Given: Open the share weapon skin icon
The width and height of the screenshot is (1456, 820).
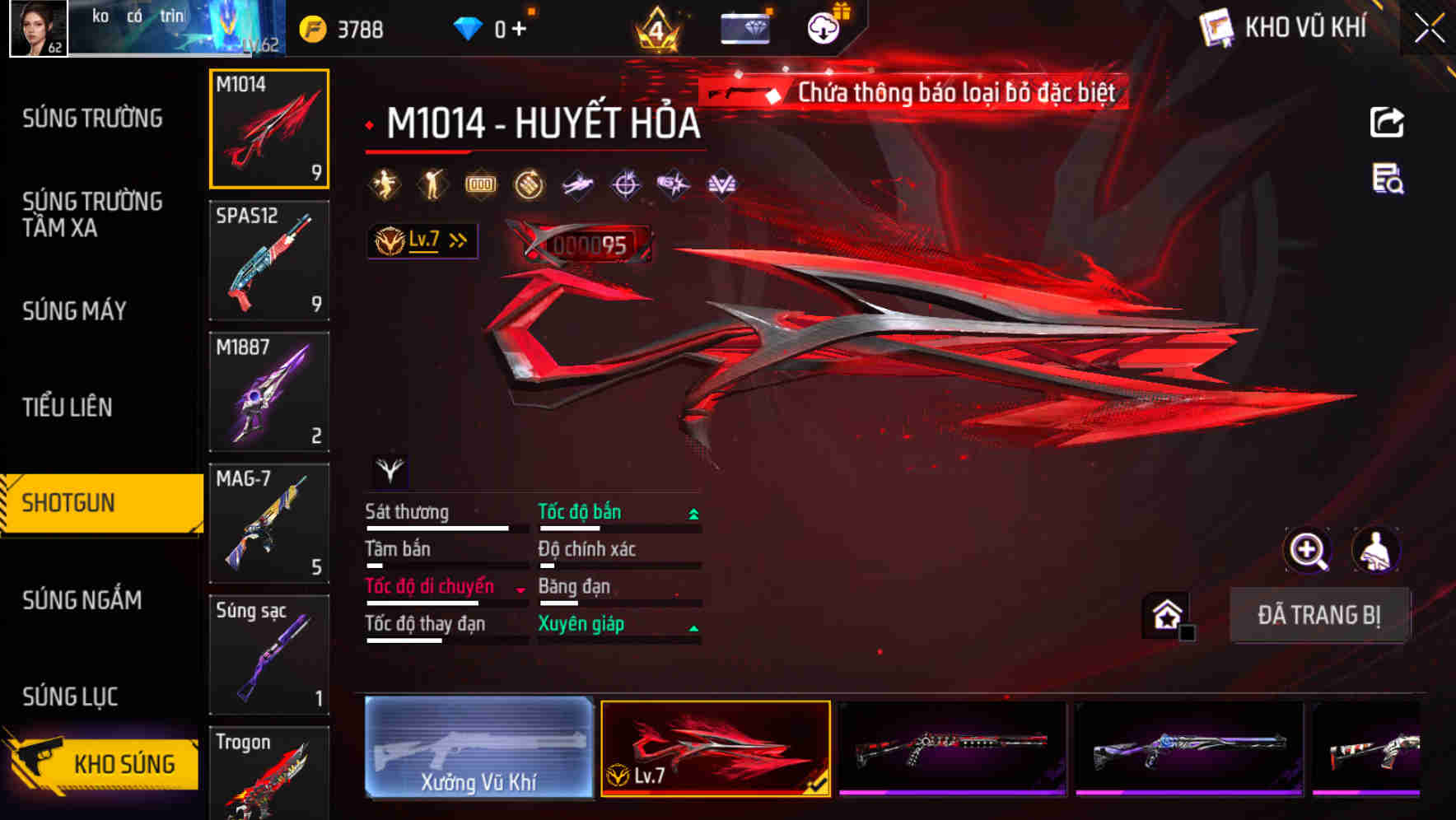Looking at the screenshot, I should point(1387,120).
